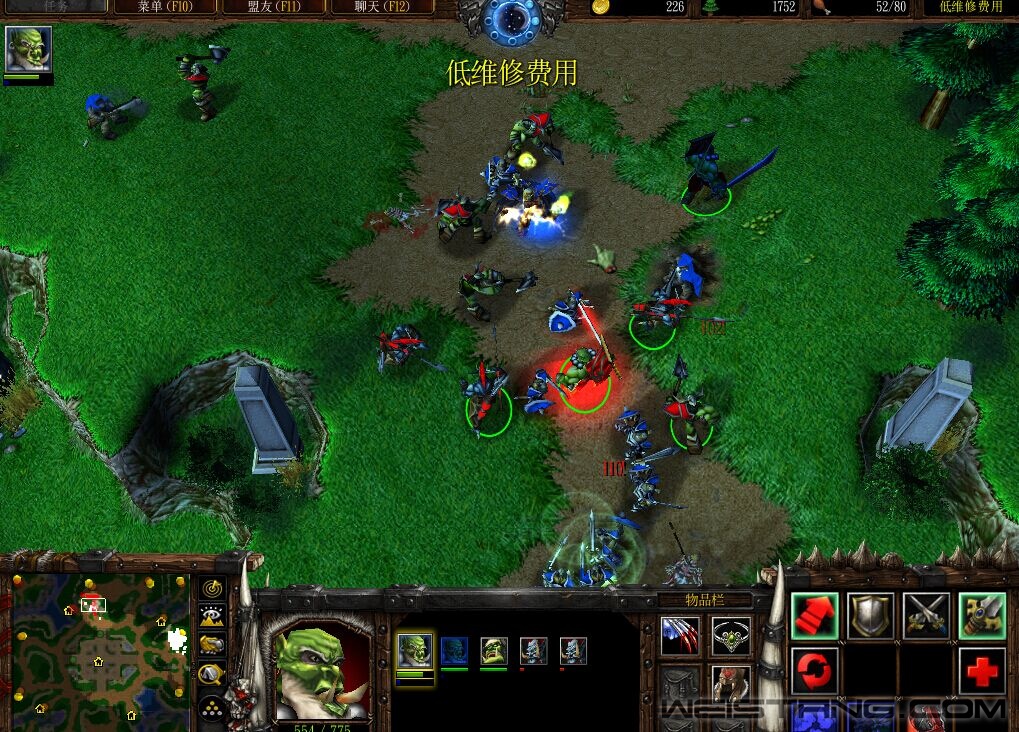Viewport: 1019px width, 732px height.
Task: Select the circlet item in inventory
Action: (730, 634)
